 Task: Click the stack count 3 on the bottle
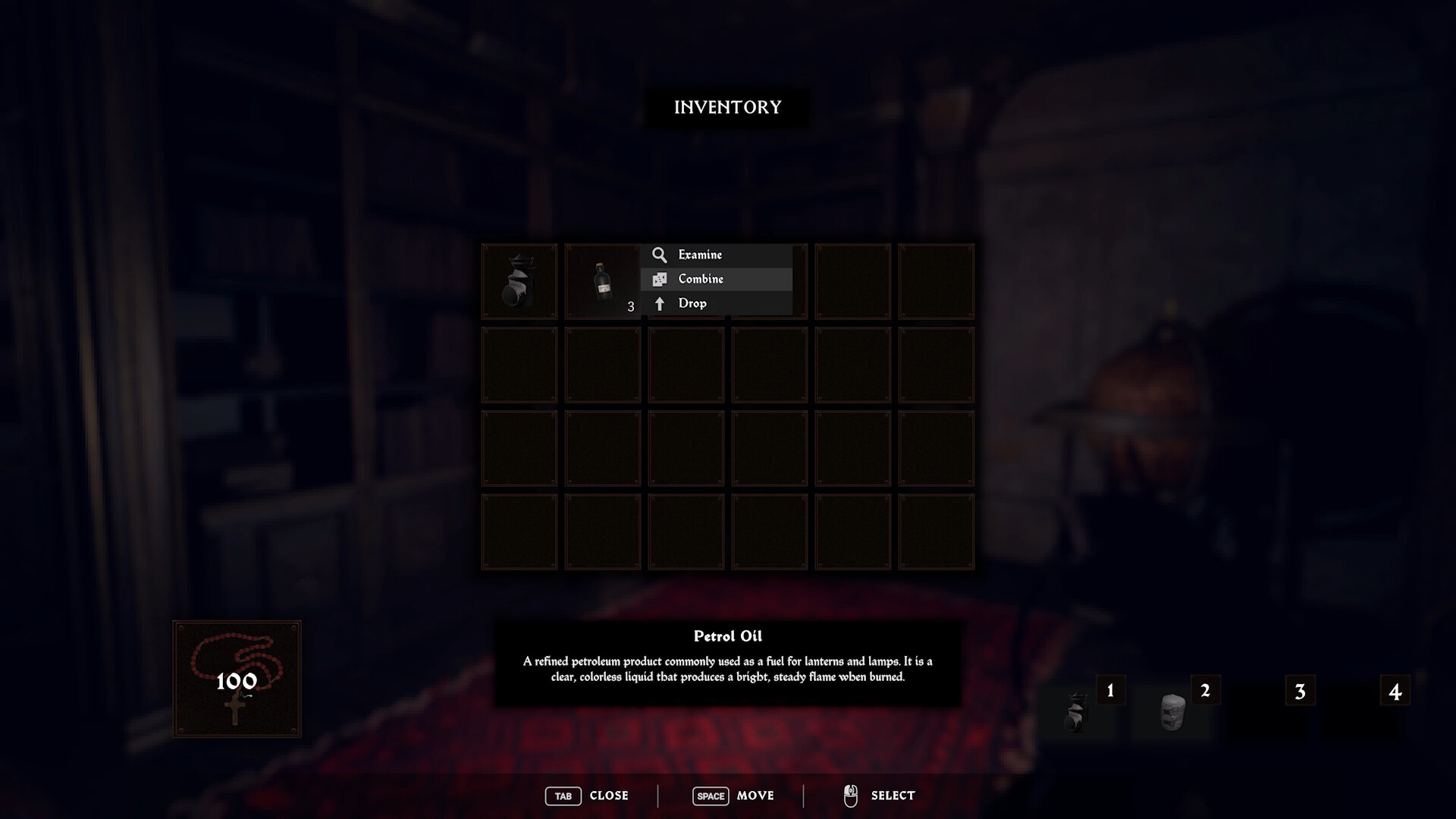point(630,308)
